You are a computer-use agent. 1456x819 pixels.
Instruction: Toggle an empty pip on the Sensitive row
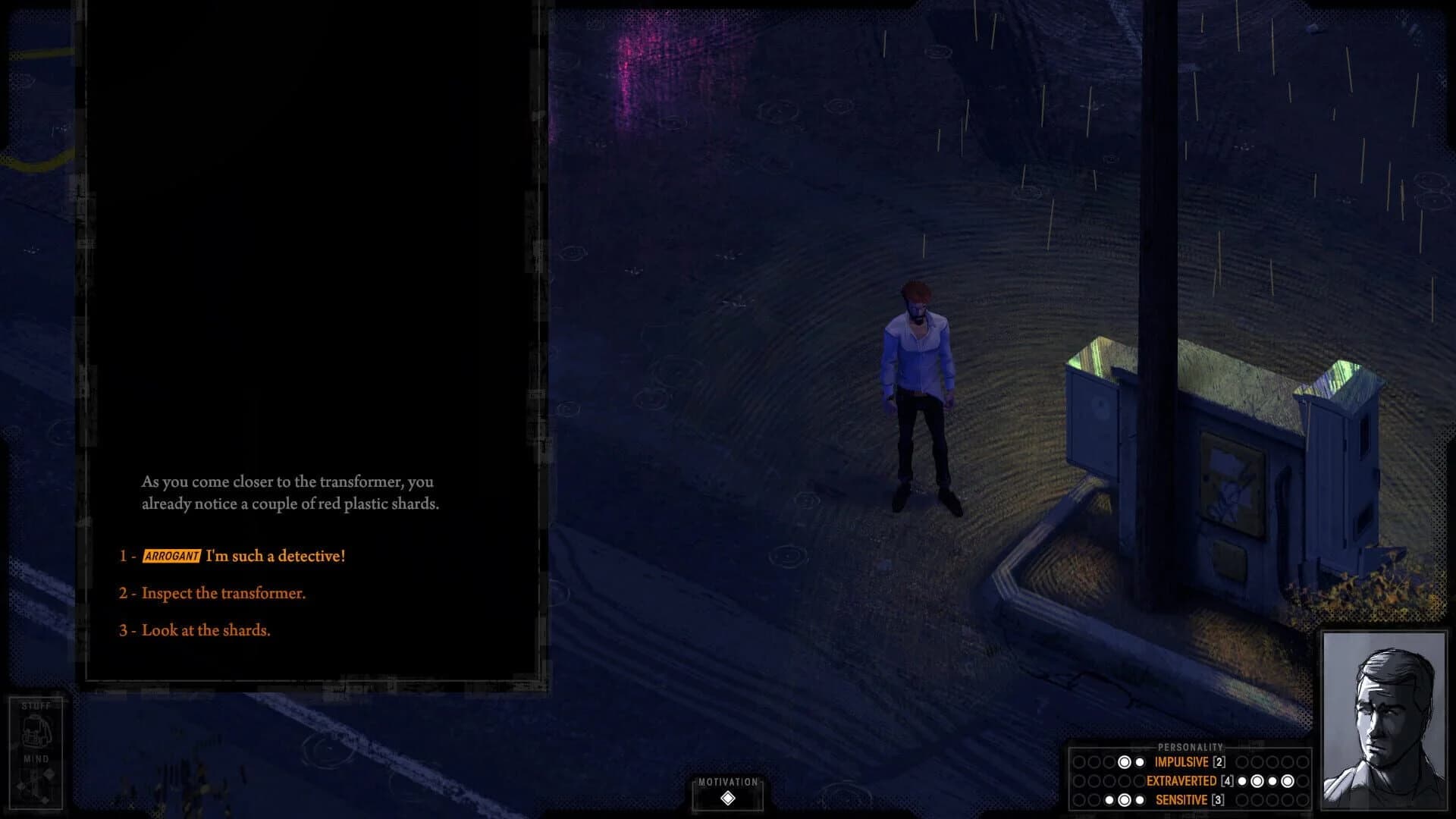click(x=1241, y=799)
